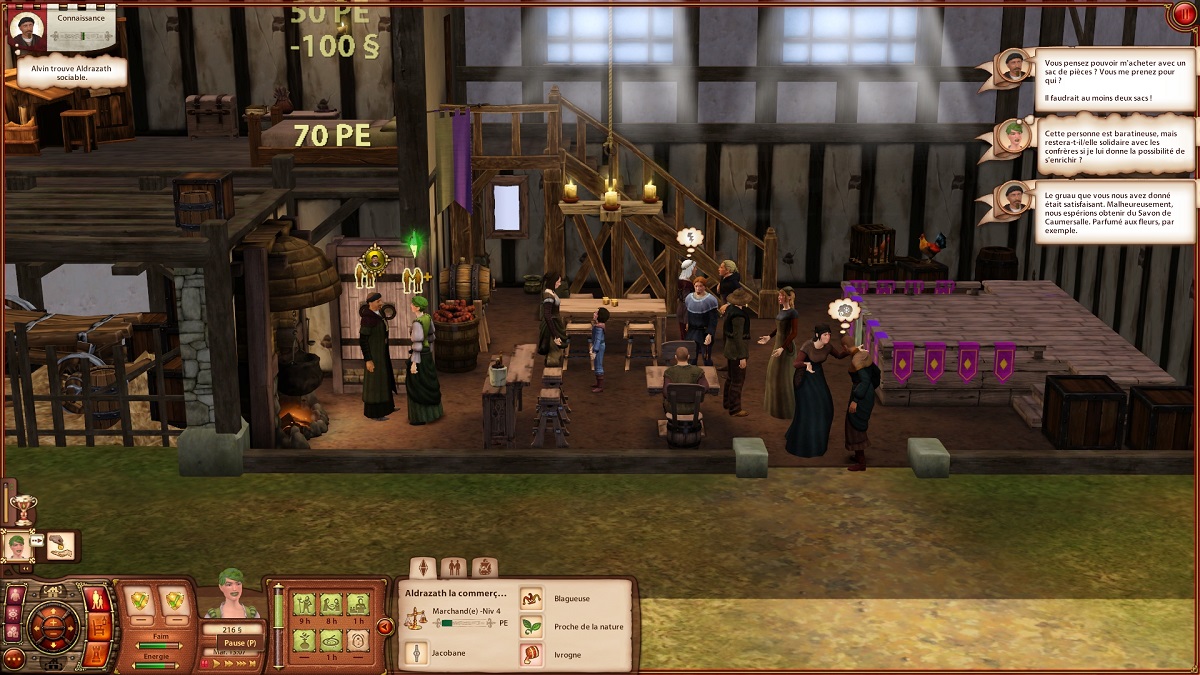
Task: Open Alvin's relationship portrait panel
Action: point(27,29)
